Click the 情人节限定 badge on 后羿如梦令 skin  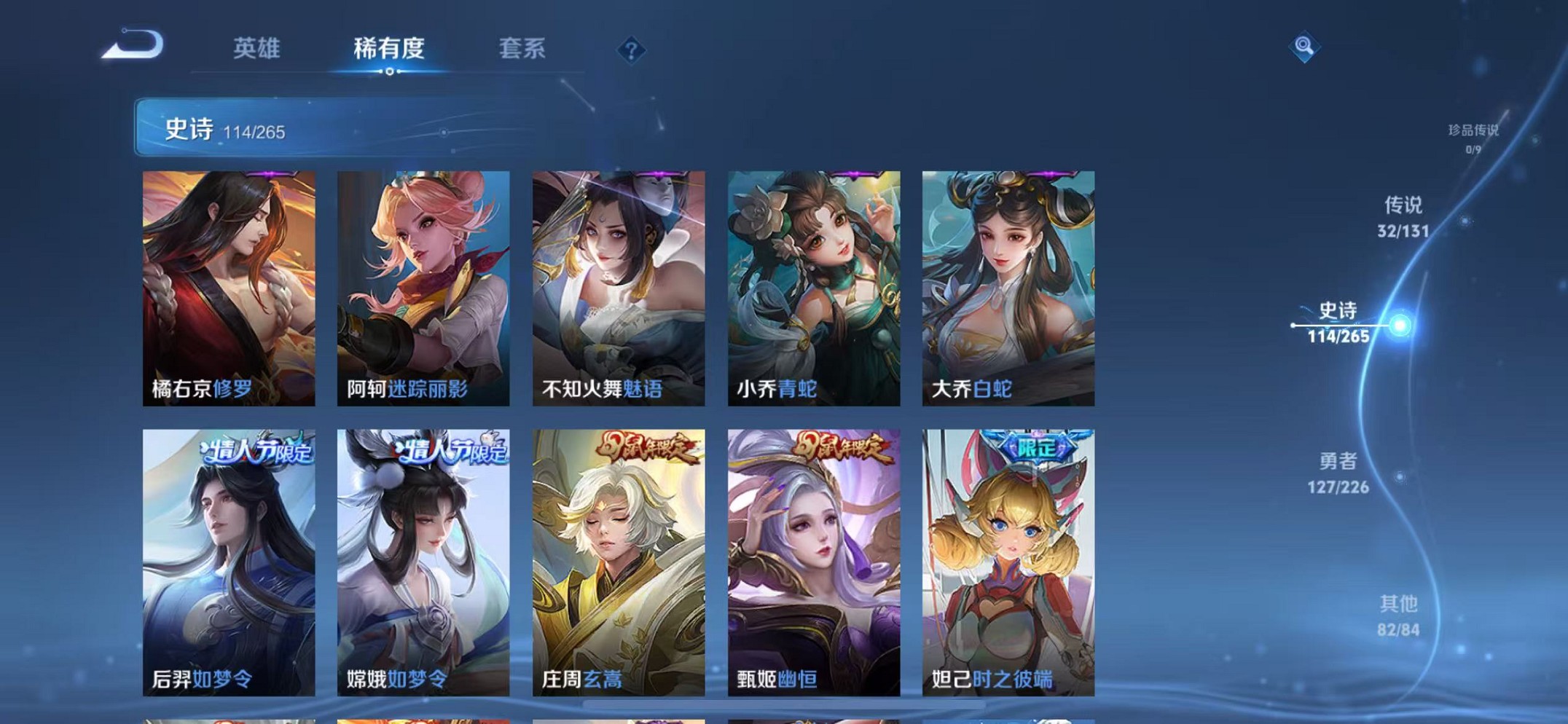click(258, 450)
